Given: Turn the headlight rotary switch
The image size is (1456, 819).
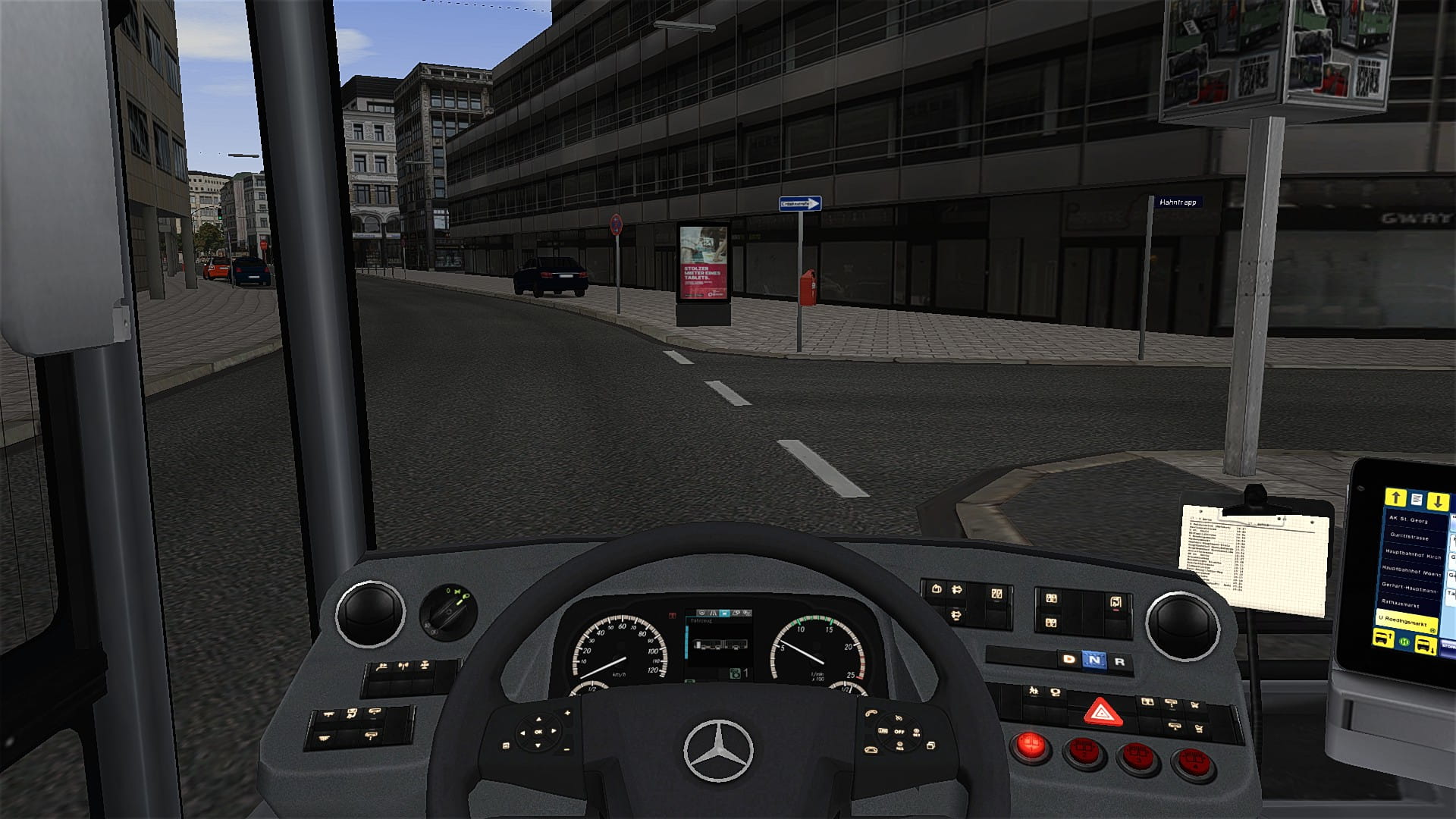Looking at the screenshot, I should point(448,610).
